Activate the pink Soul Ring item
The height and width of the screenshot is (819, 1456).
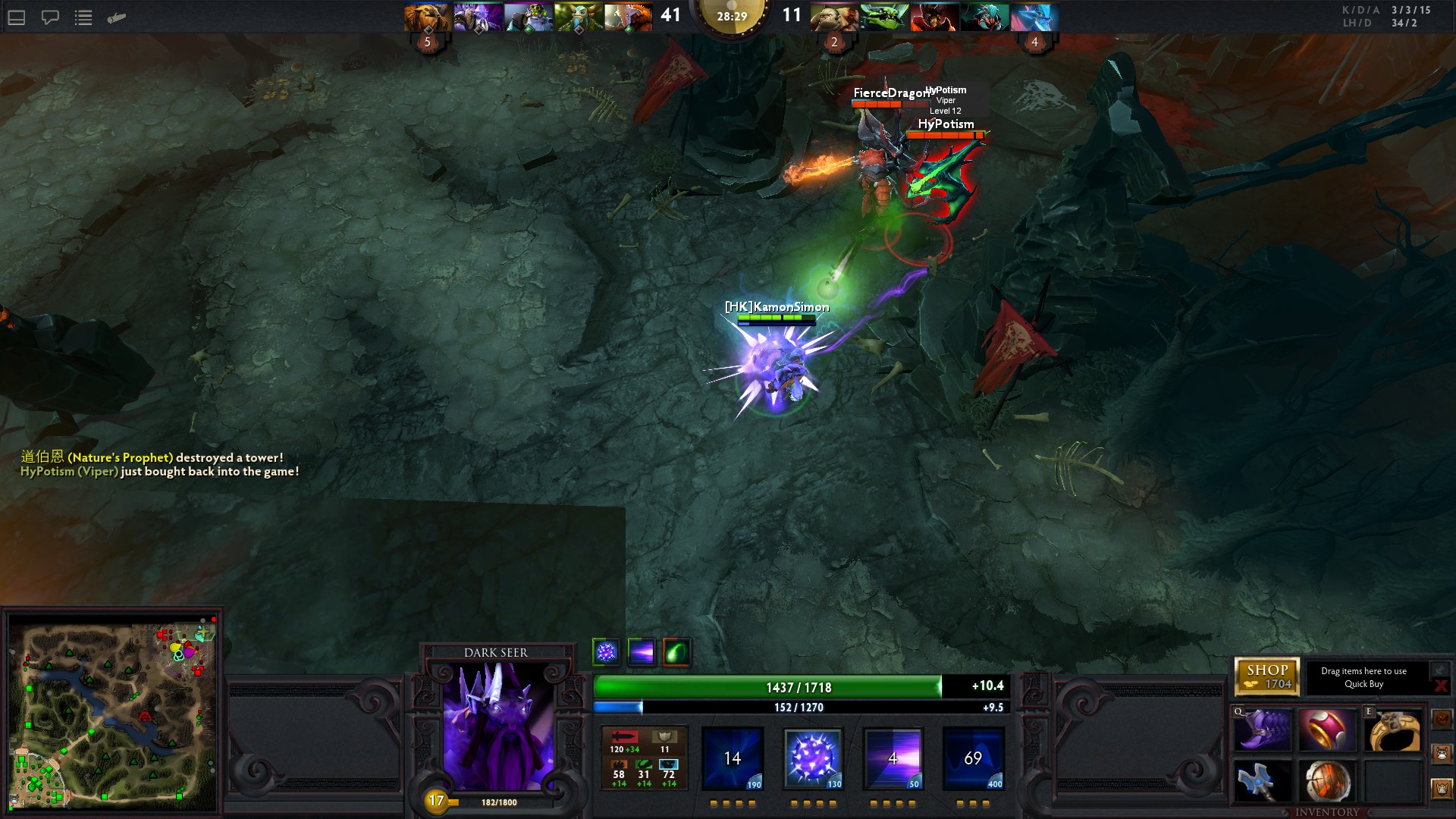pyautogui.click(x=1327, y=731)
